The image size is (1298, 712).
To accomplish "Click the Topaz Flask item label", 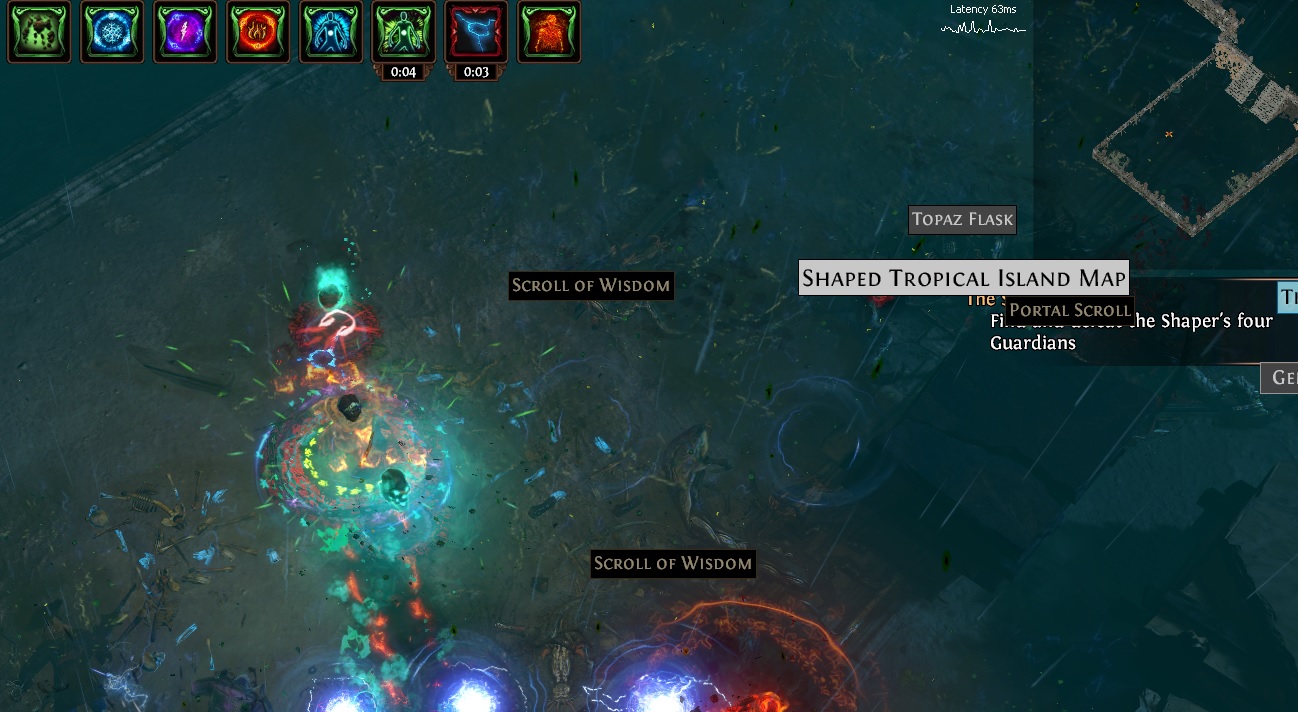I will pyautogui.click(x=962, y=220).
